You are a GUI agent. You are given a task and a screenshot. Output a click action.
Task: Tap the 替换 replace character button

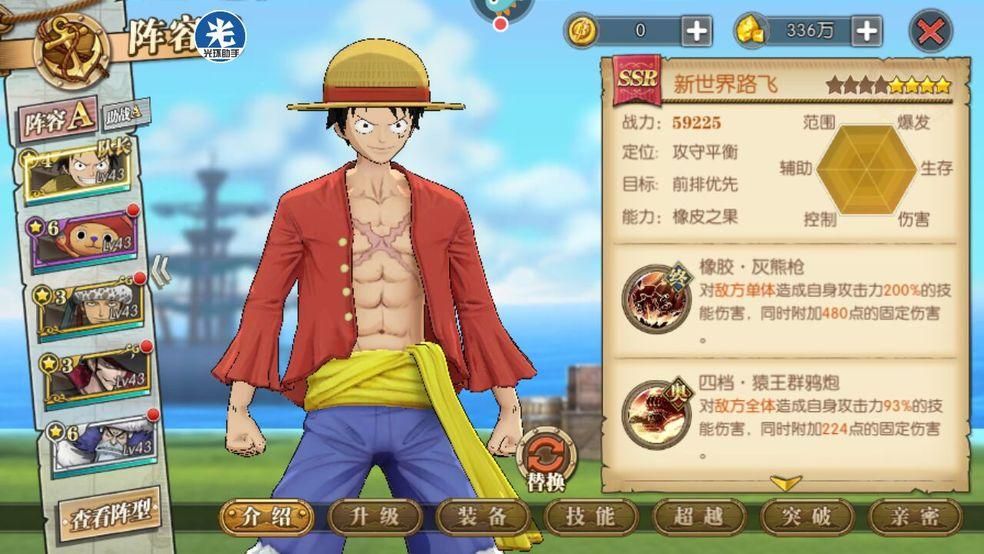point(546,461)
